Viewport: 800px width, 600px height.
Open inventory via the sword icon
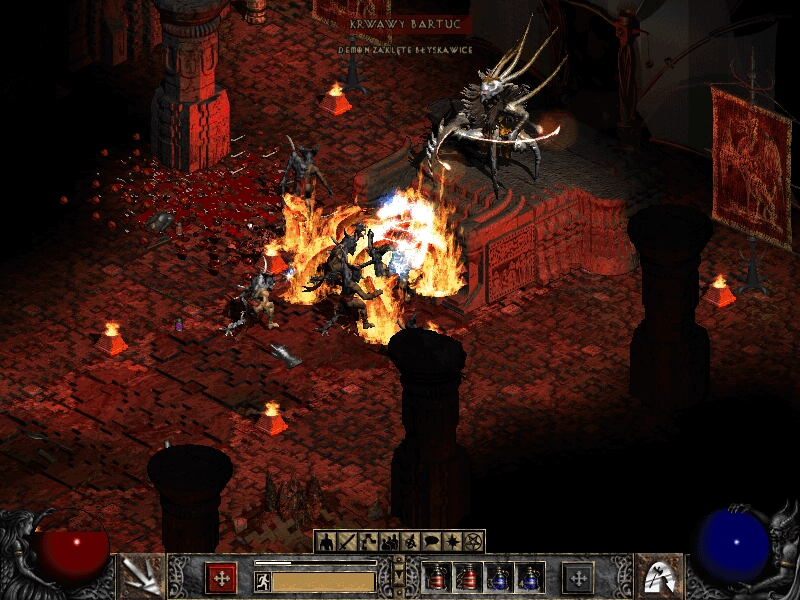(347, 542)
